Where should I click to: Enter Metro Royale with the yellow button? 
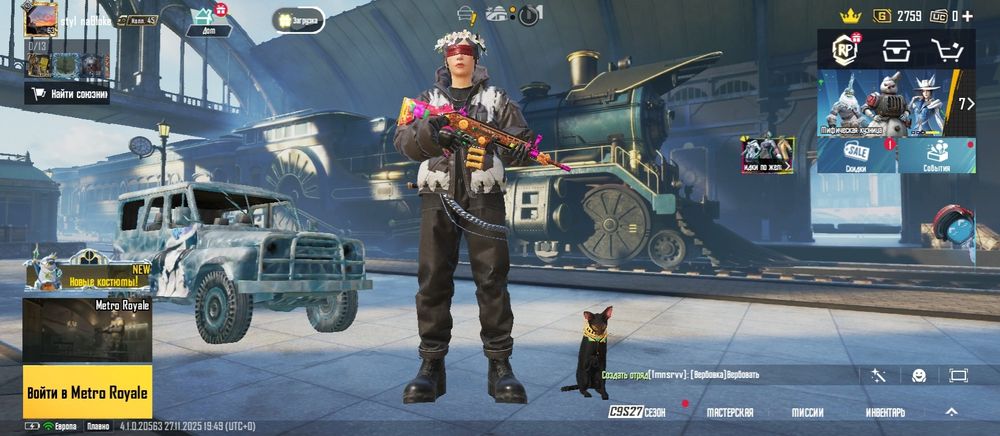point(87,392)
